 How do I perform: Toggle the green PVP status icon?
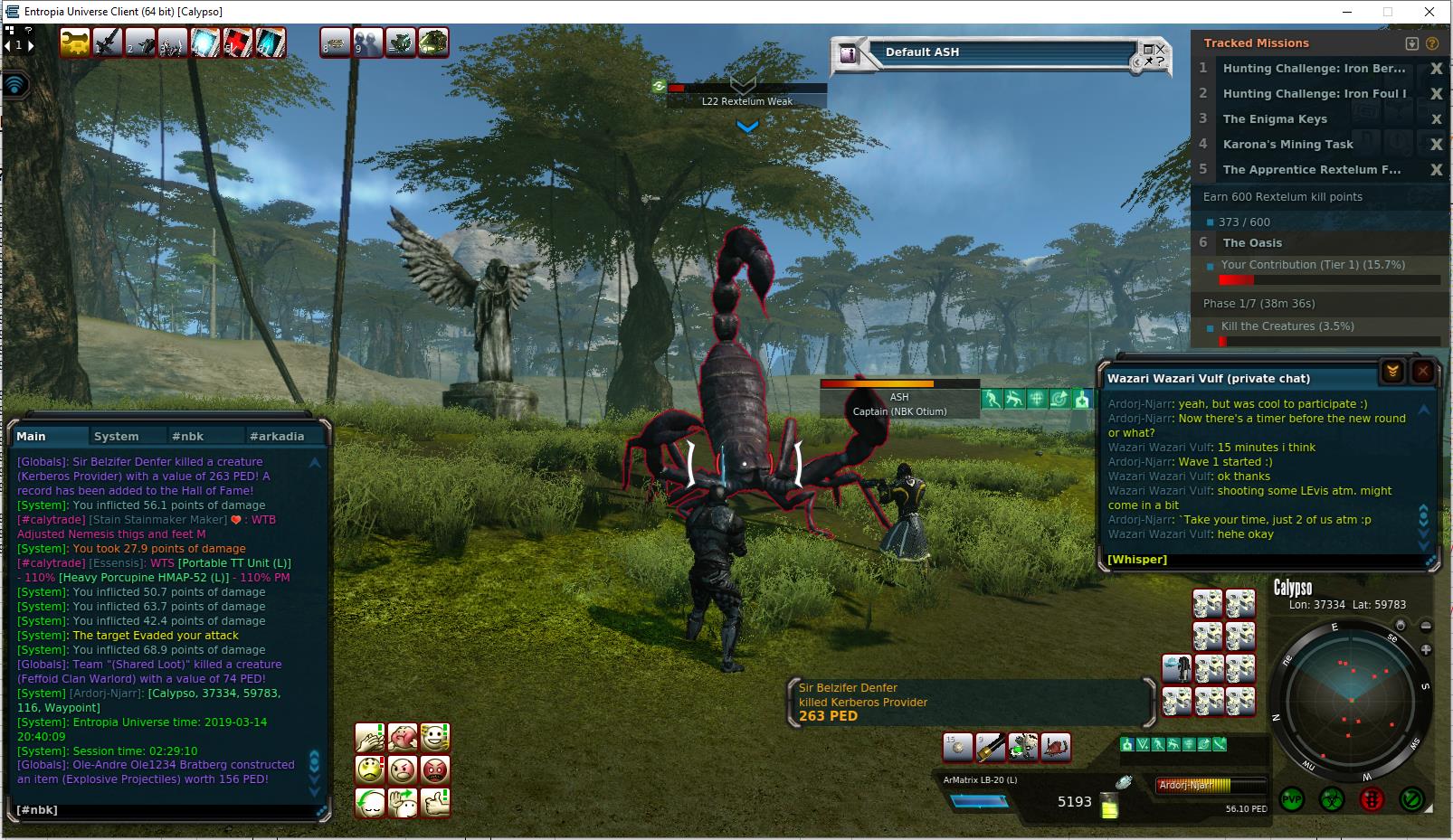[1291, 799]
